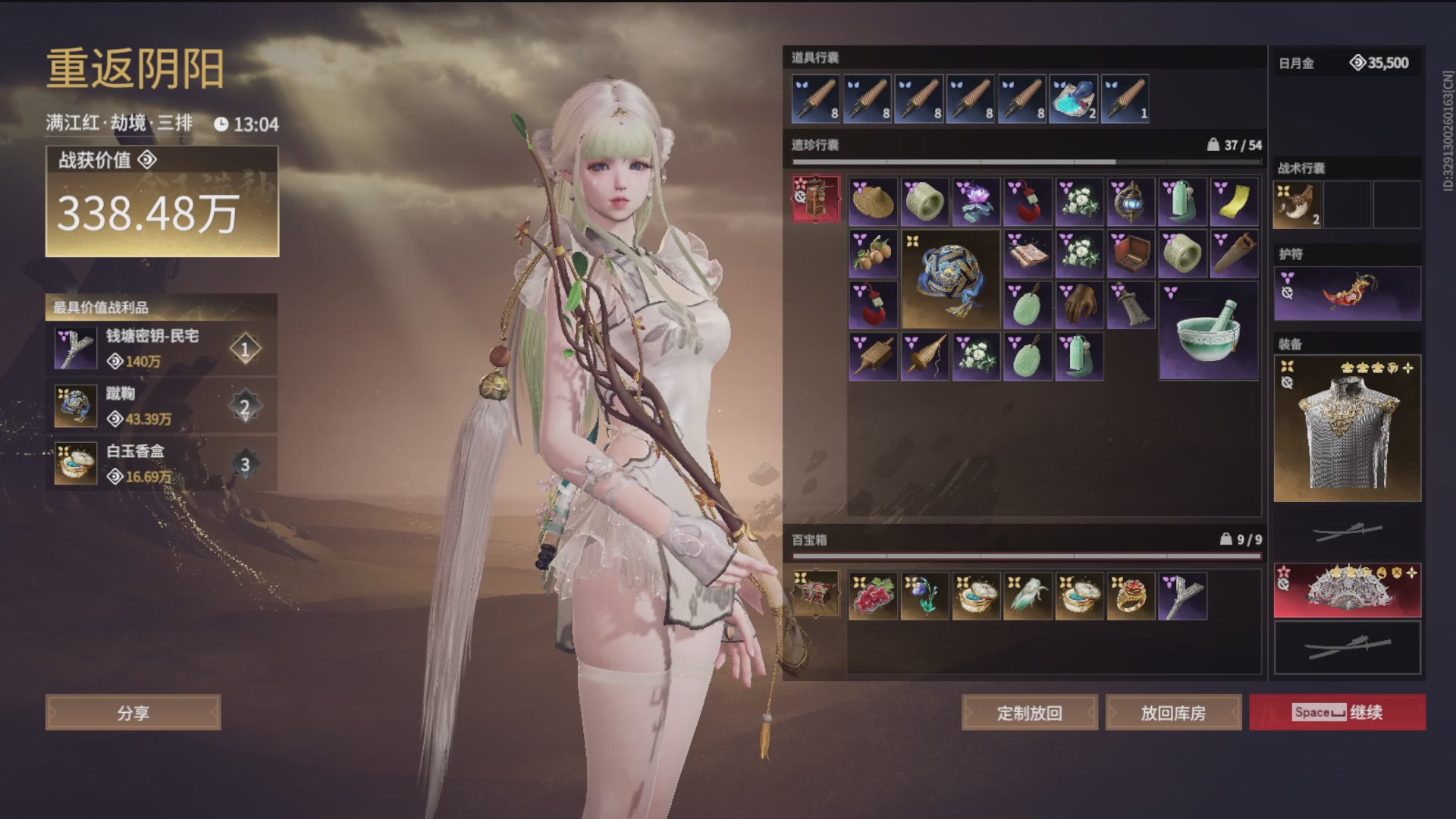This screenshot has height=819, width=1456.
Task: Select the 钱塘密钥-民宅 top loot row
Action: pyautogui.click(x=161, y=349)
